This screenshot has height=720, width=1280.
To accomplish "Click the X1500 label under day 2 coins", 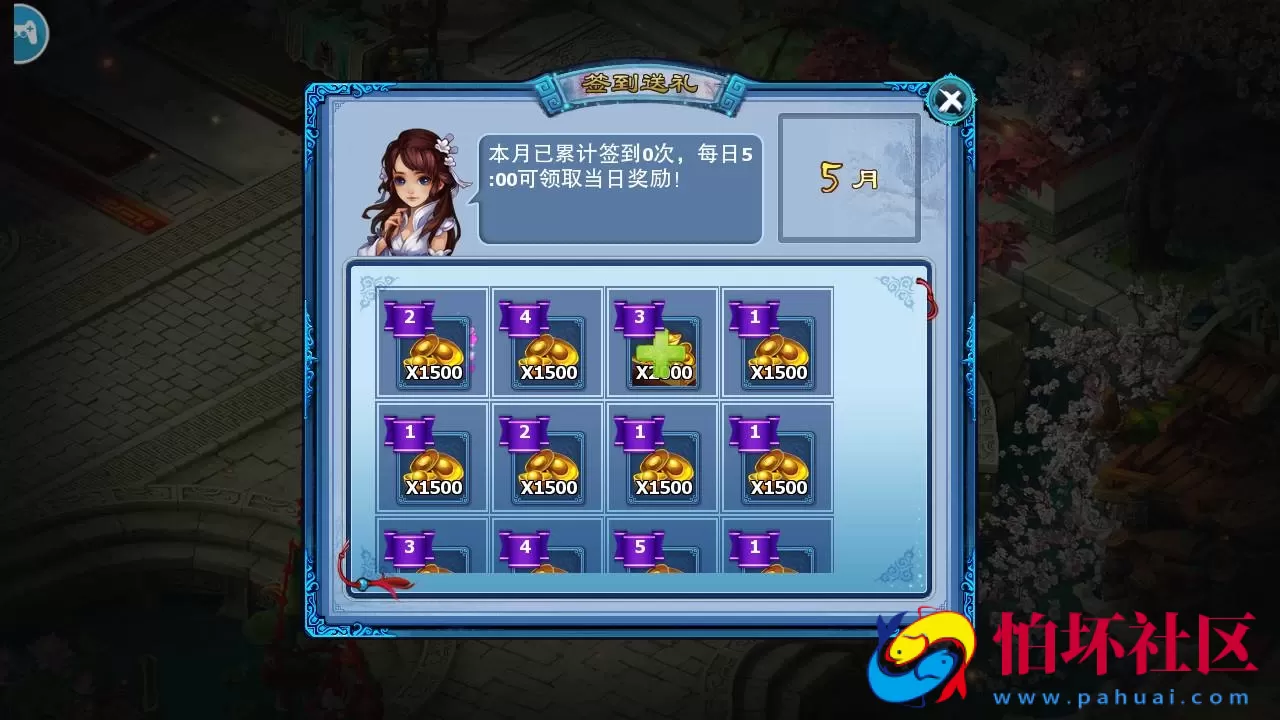I will [432, 371].
